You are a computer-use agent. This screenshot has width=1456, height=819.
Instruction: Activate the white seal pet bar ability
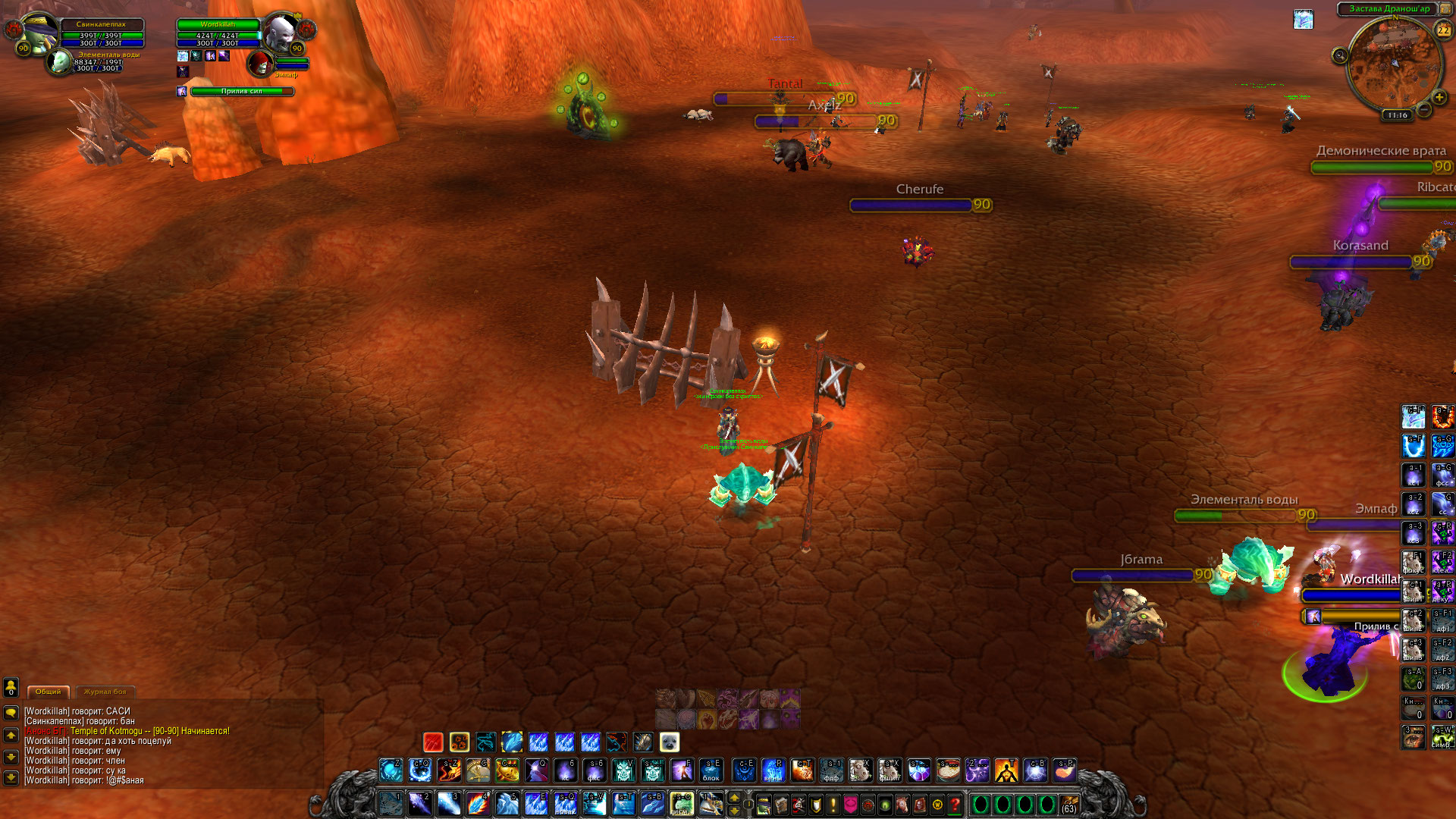(669, 742)
